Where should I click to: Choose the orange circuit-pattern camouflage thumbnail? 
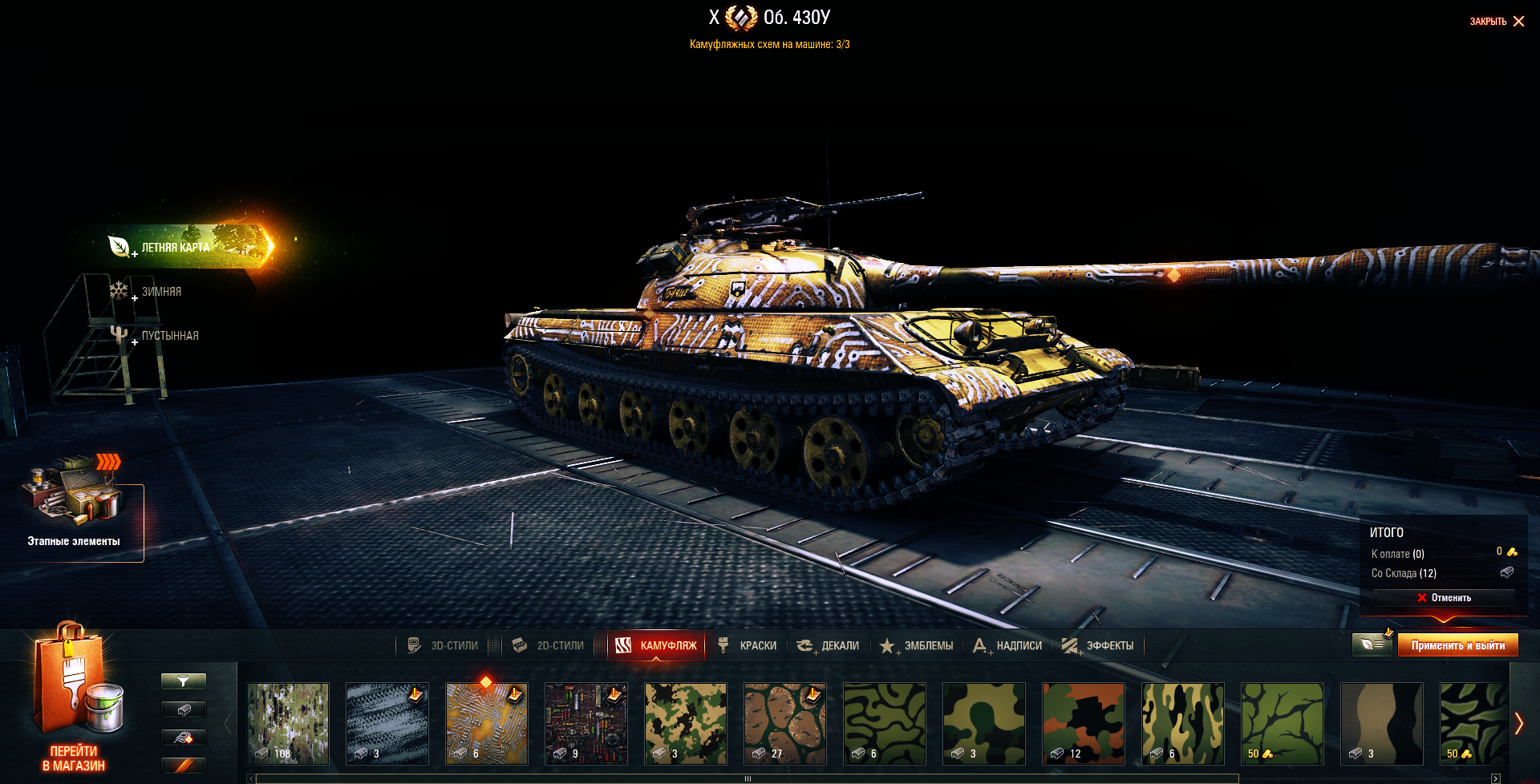pos(487,723)
